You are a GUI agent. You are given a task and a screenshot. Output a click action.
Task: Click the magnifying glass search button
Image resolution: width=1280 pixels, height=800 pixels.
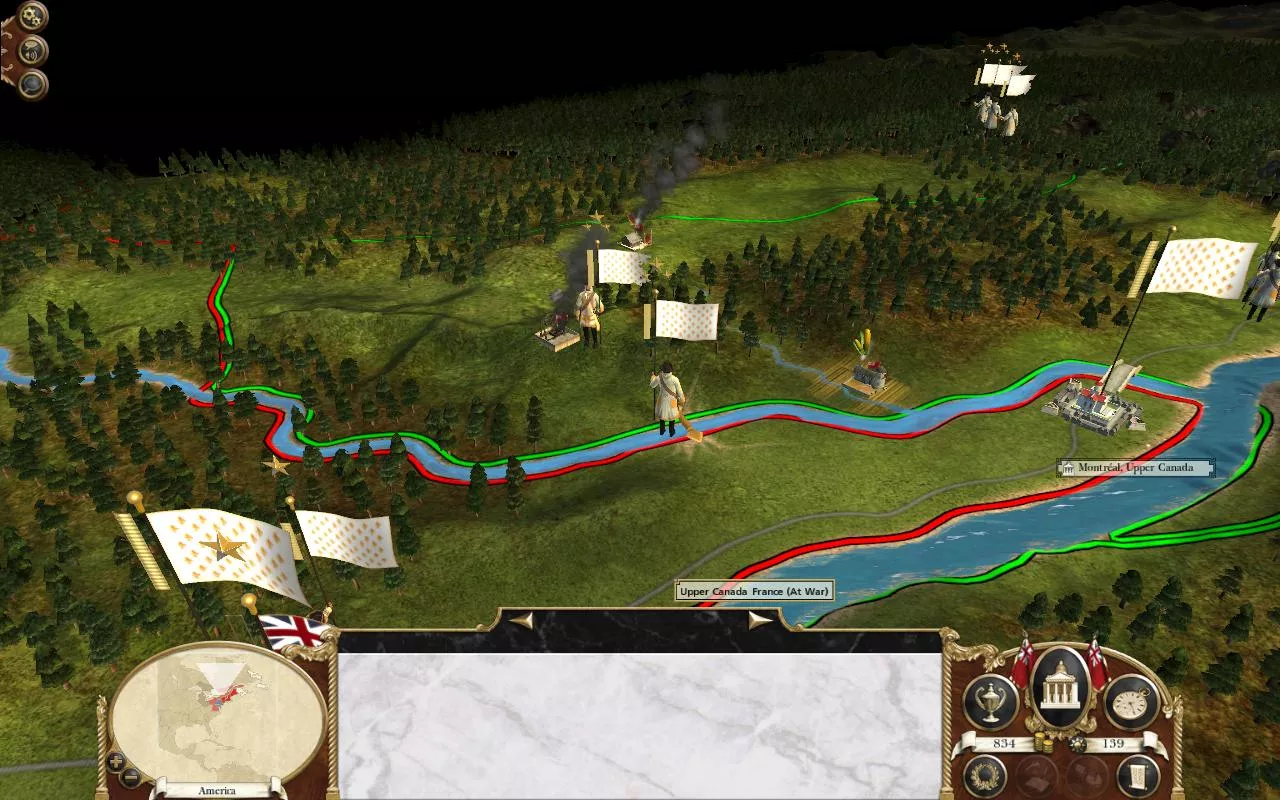pos(33,84)
